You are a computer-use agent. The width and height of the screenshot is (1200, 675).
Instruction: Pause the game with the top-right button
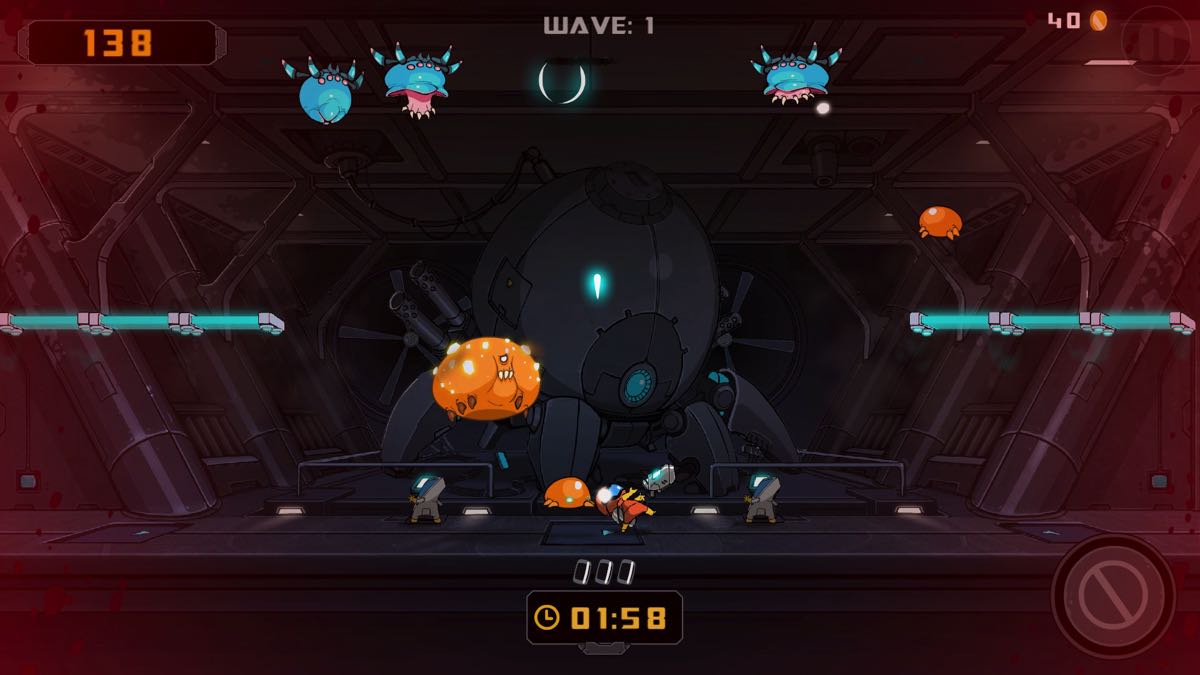pos(1156,40)
